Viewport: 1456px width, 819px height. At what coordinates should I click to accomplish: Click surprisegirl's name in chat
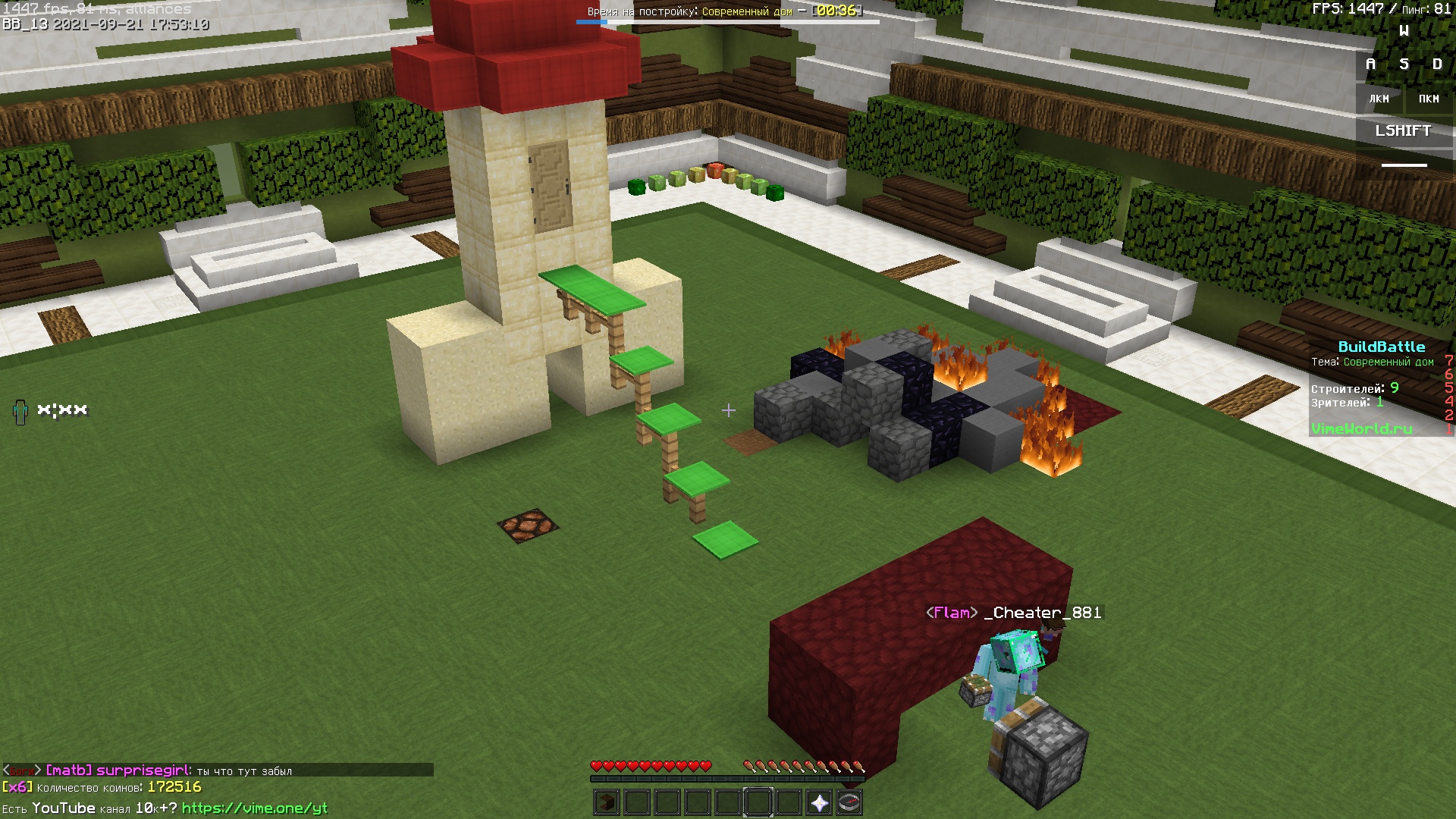click(x=143, y=770)
